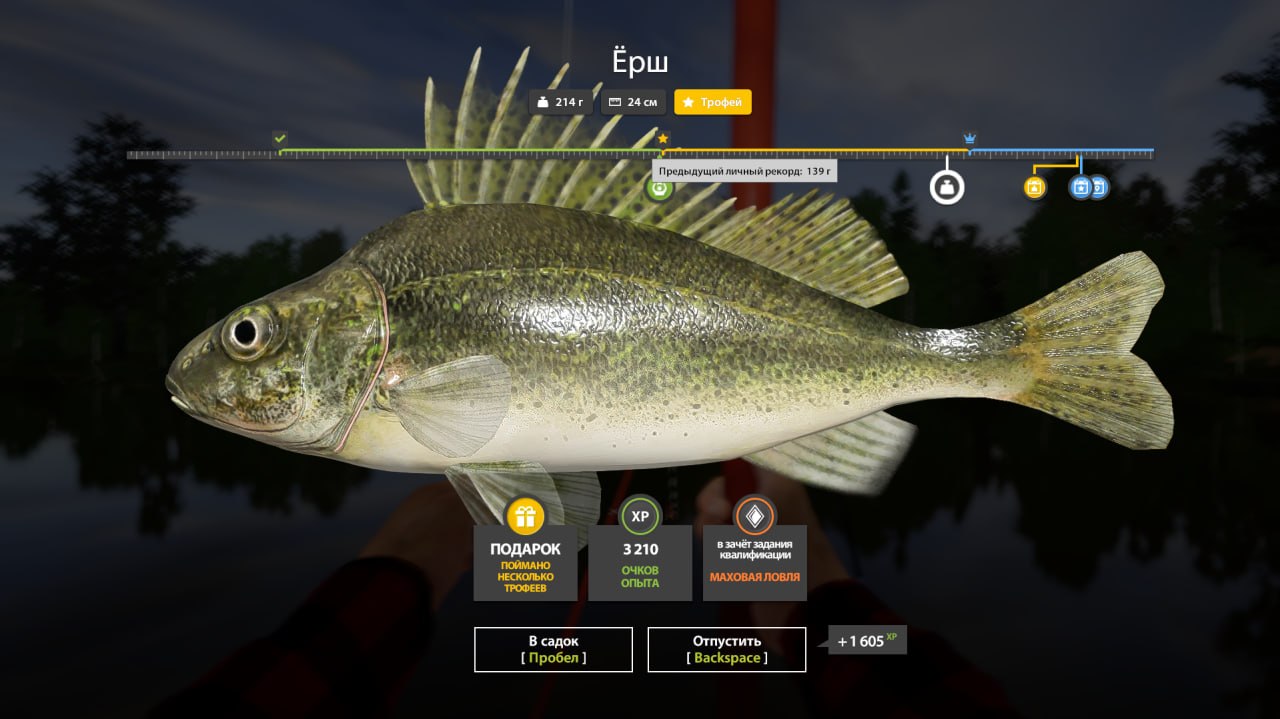Click the yellow Трофей badge
The image size is (1280, 719).
(x=712, y=102)
